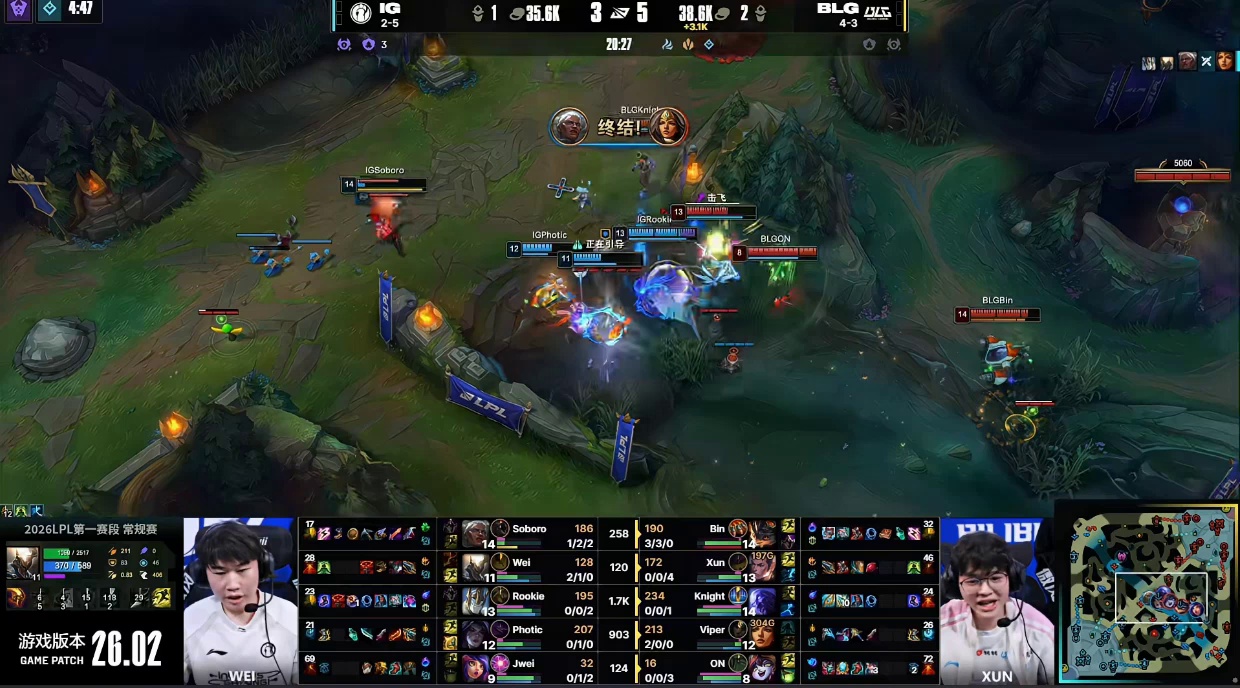The width and height of the screenshot is (1240, 688).
Task: Click Rookie's champion portrait in scoreboard
Action: (x=477, y=601)
